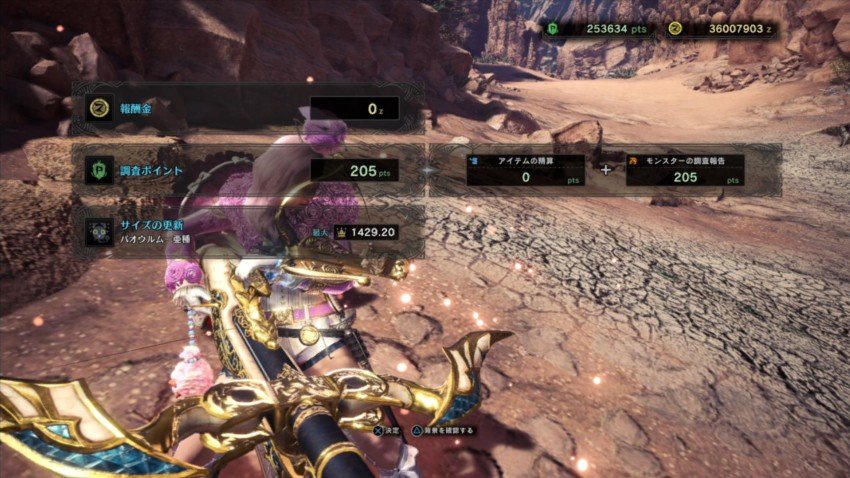Click the モンスターの調査報告 report panel

coord(686,170)
